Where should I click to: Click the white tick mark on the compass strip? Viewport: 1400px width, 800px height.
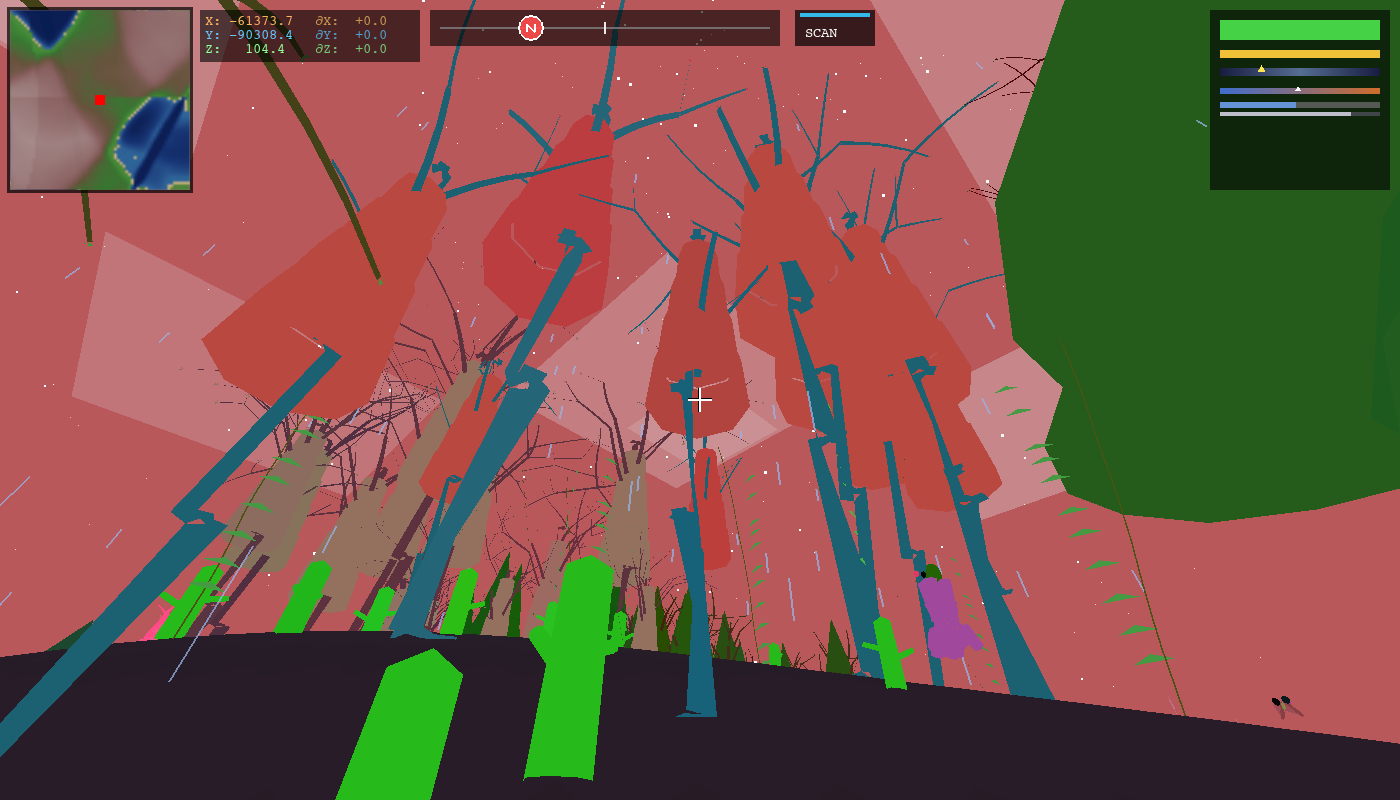click(x=604, y=28)
